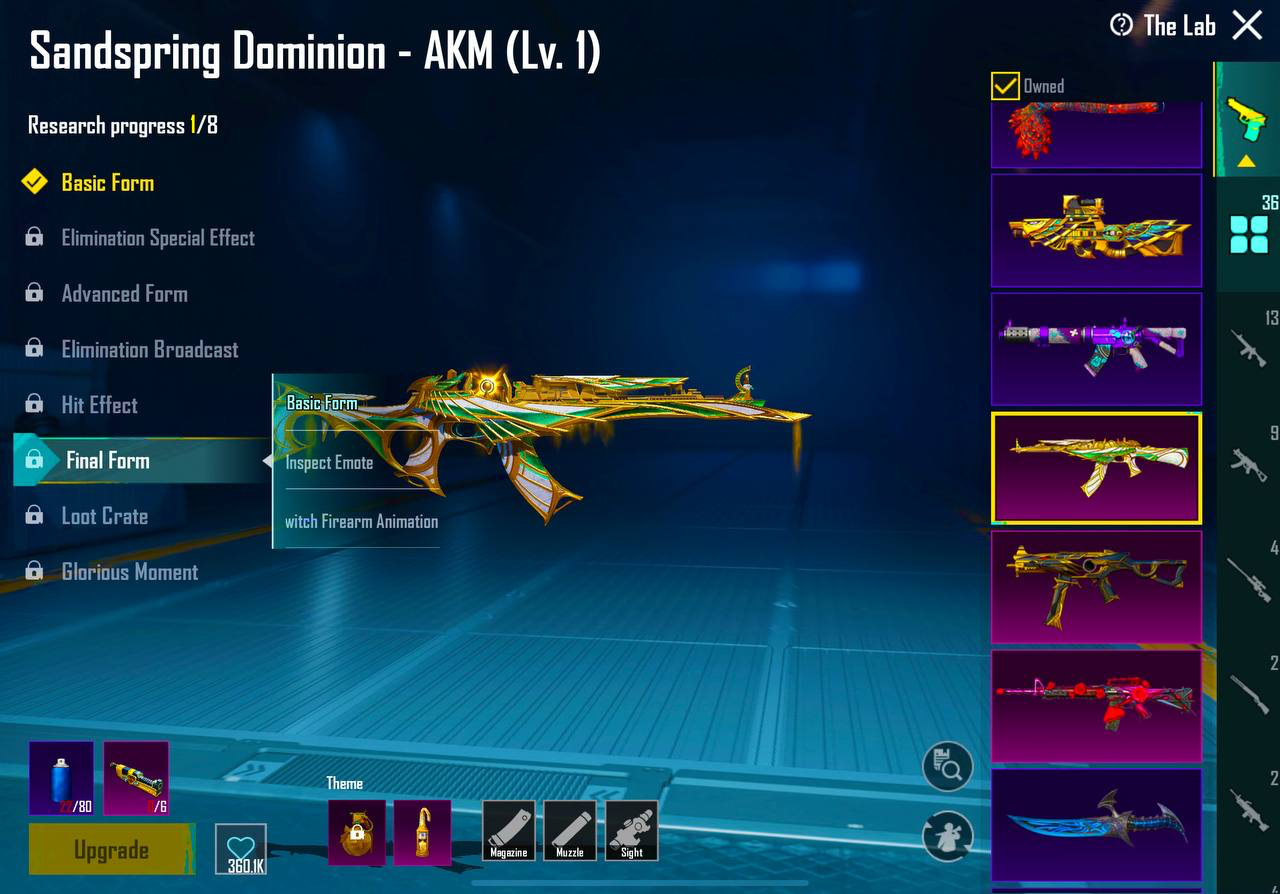Image resolution: width=1280 pixels, height=894 pixels.
Task: Toggle the 360.IK heart favorite
Action: coord(240,849)
